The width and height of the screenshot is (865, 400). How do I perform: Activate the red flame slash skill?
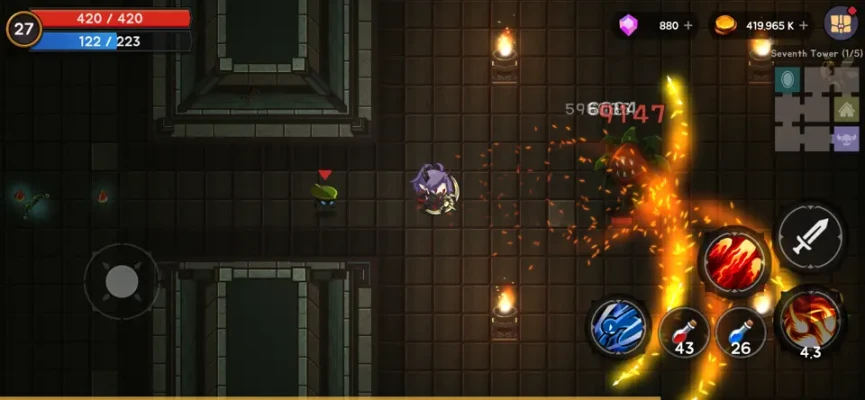[x=734, y=262]
